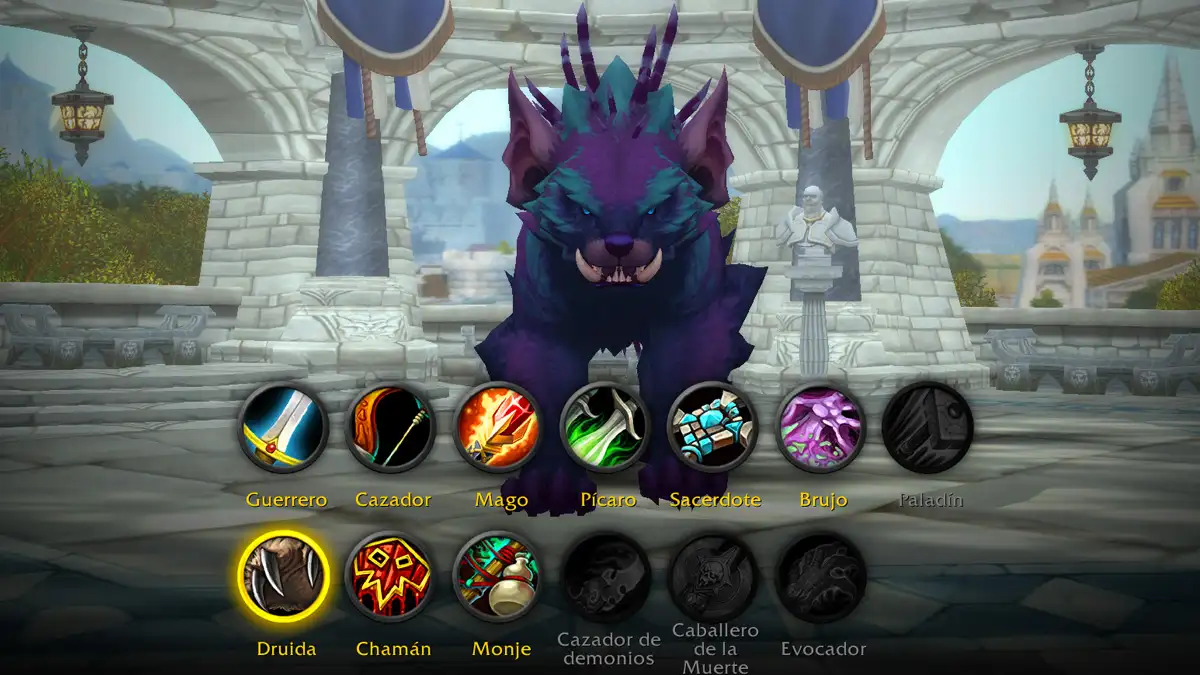Click the greyed-out Evocador class icon

pos(820,577)
